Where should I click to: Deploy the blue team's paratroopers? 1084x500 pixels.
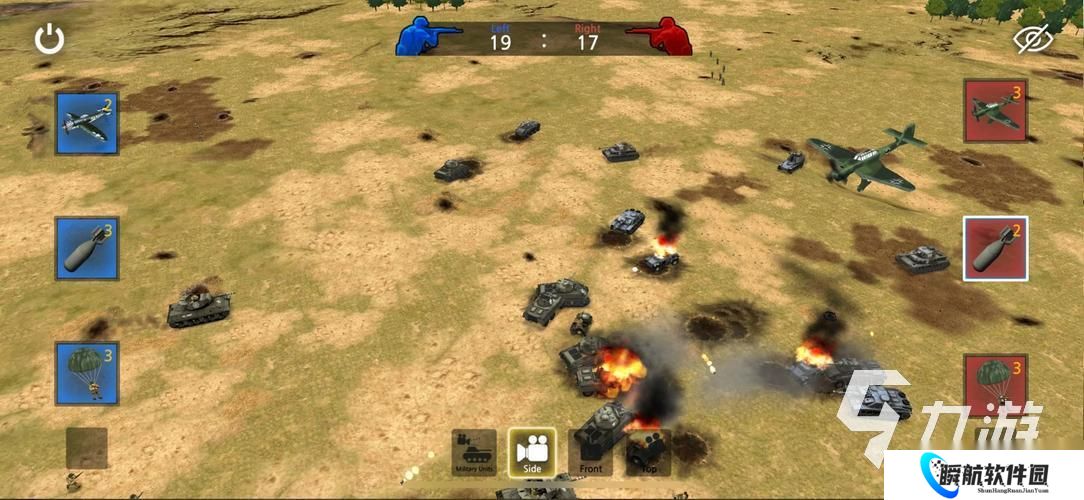87,373
